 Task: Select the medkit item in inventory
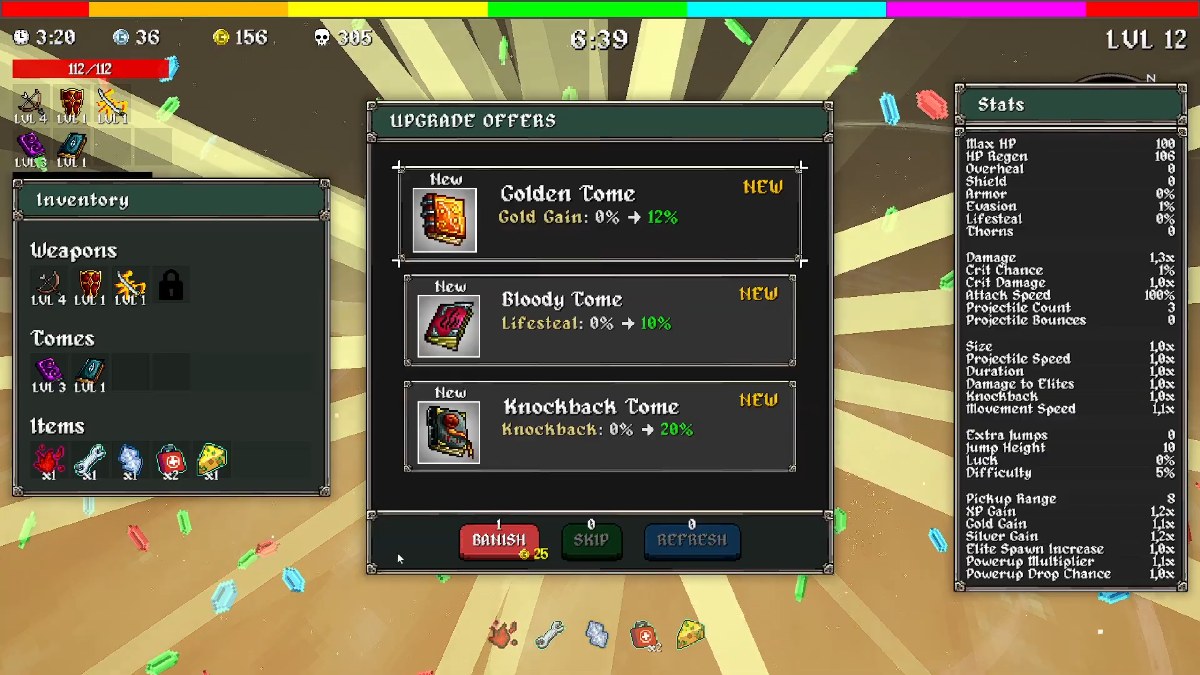[170, 460]
